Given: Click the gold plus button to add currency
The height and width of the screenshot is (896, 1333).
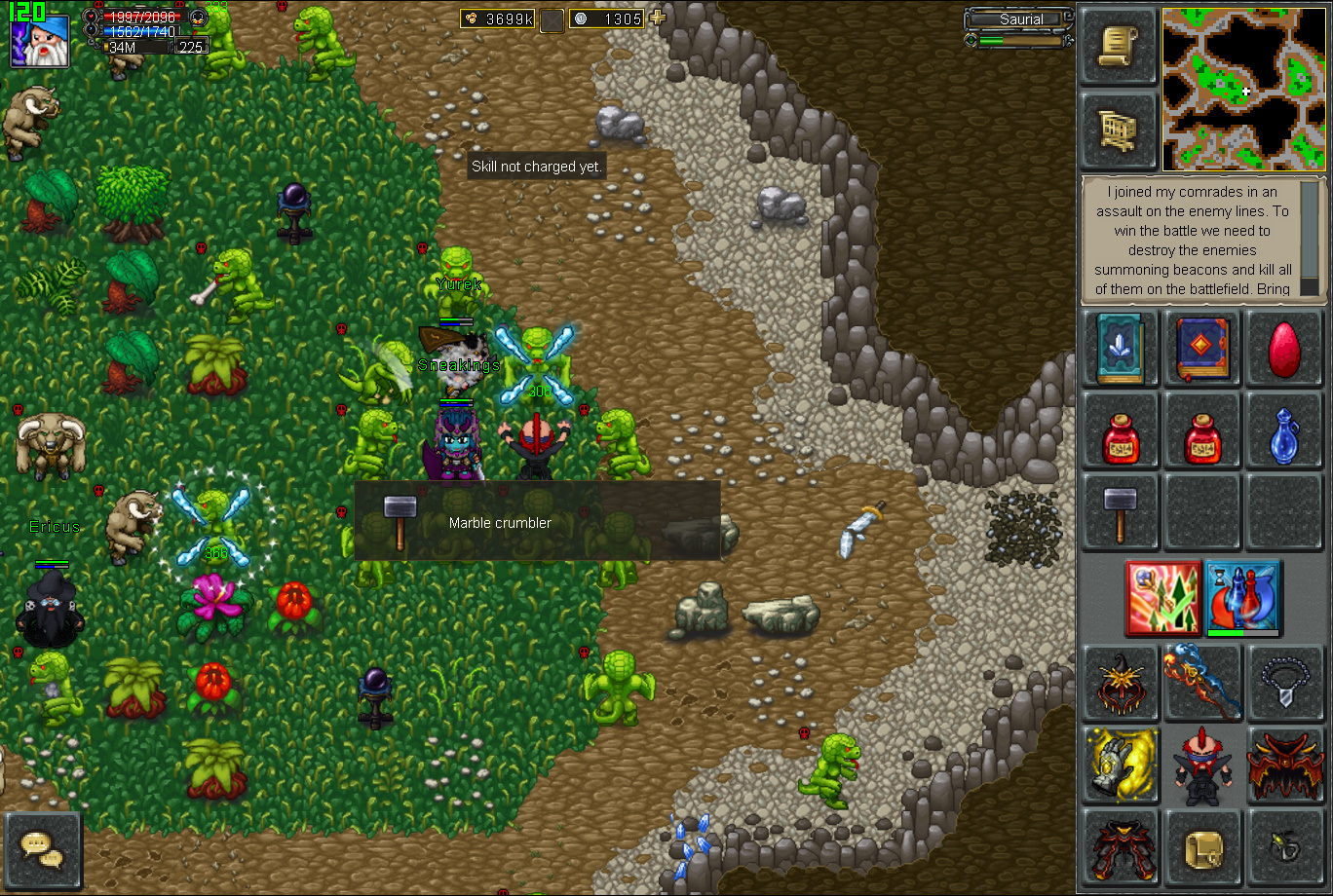Looking at the screenshot, I should coord(658,18).
